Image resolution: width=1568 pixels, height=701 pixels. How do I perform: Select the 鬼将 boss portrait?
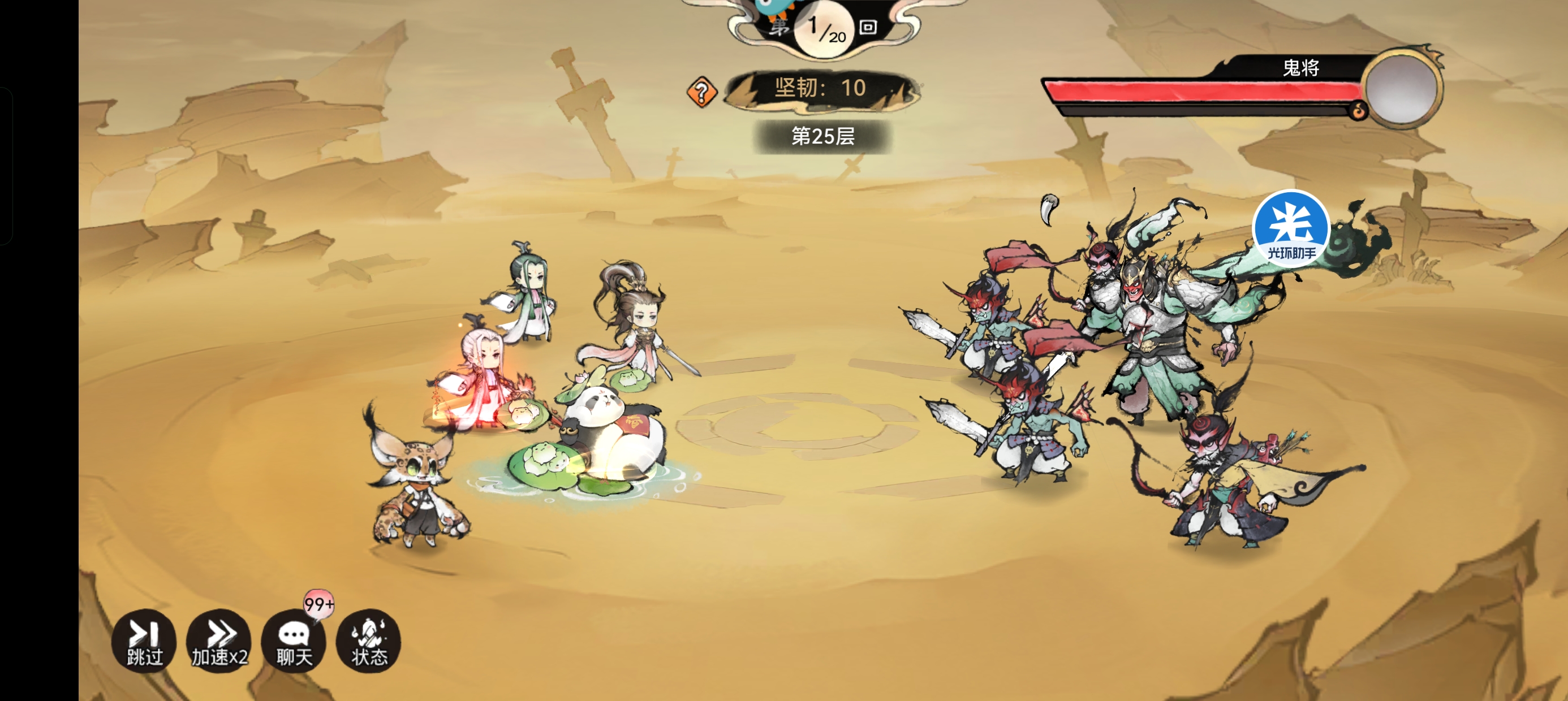[x=1401, y=89]
